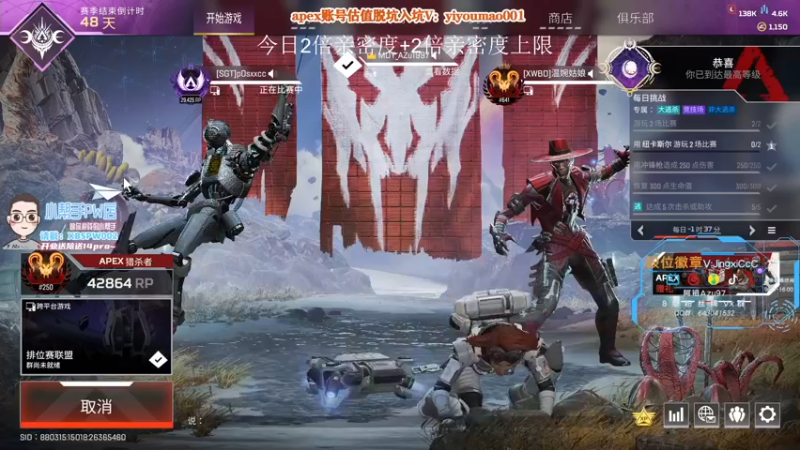Click the gold XP star badge

tap(645, 415)
